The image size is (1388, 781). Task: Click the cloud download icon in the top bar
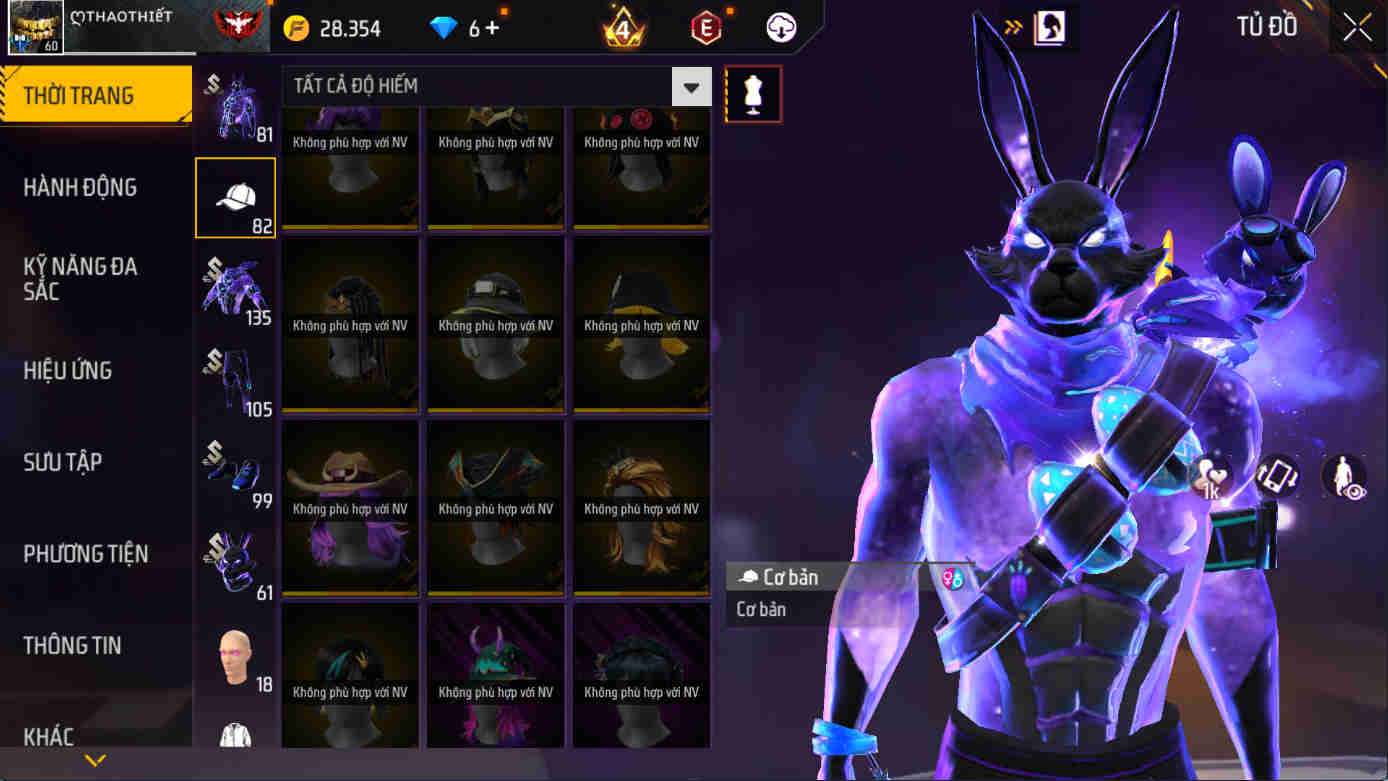click(780, 27)
